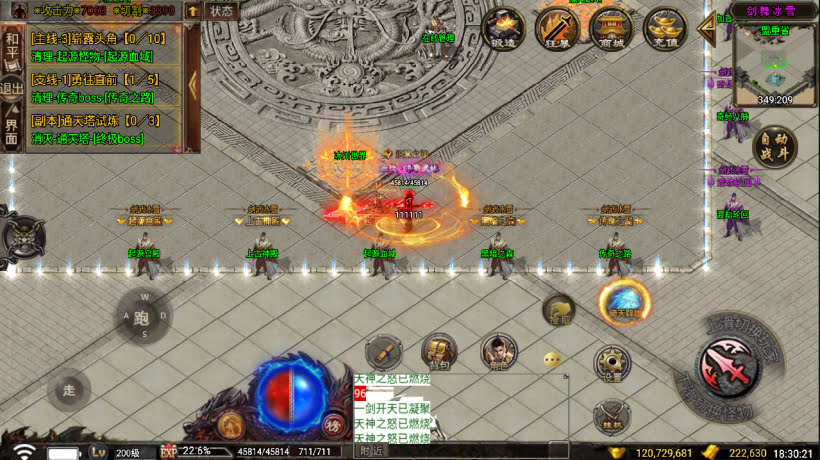
Task: Open the minimap
Action: point(775,64)
